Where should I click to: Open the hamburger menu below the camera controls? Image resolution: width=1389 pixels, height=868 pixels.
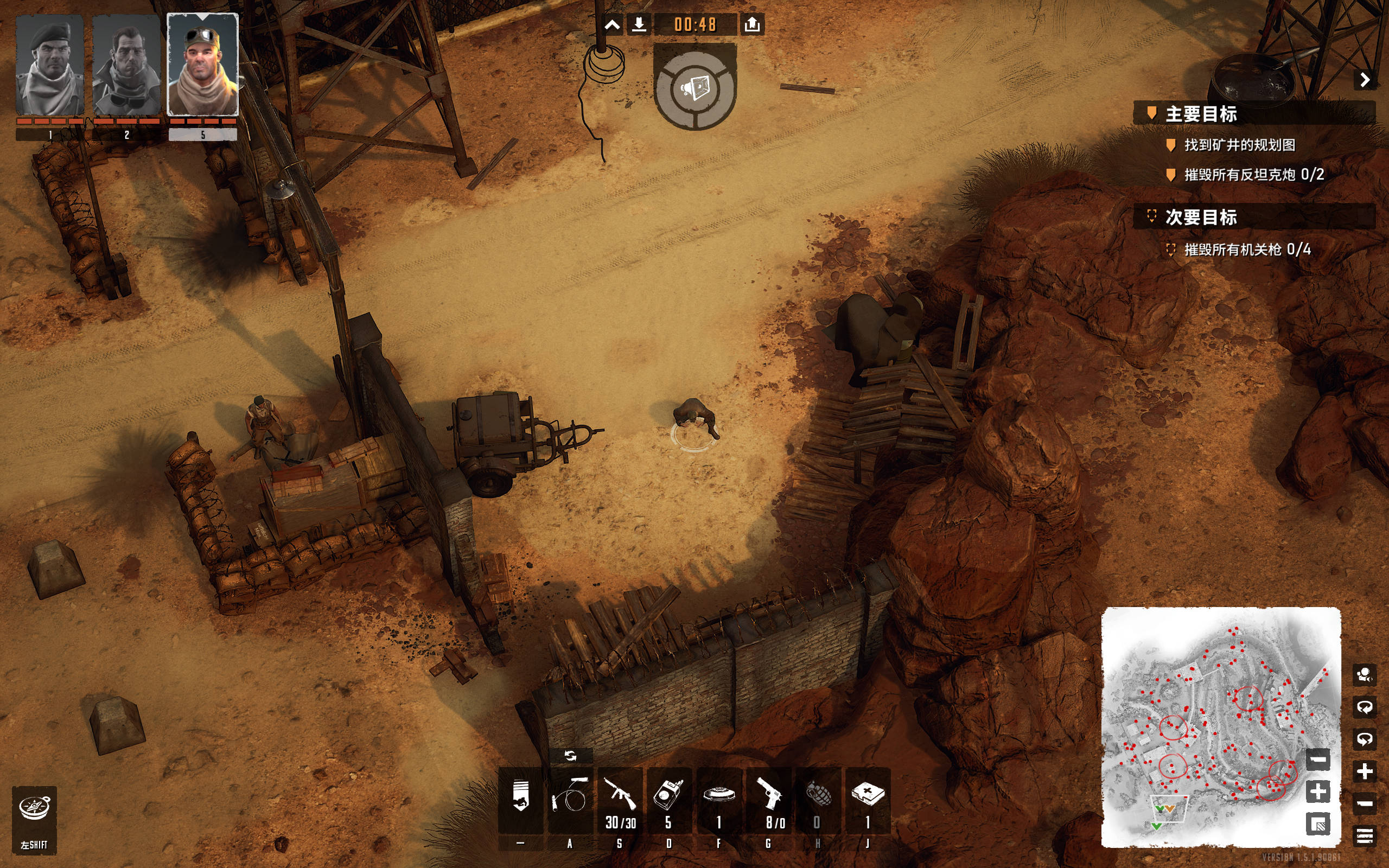click(x=1365, y=835)
